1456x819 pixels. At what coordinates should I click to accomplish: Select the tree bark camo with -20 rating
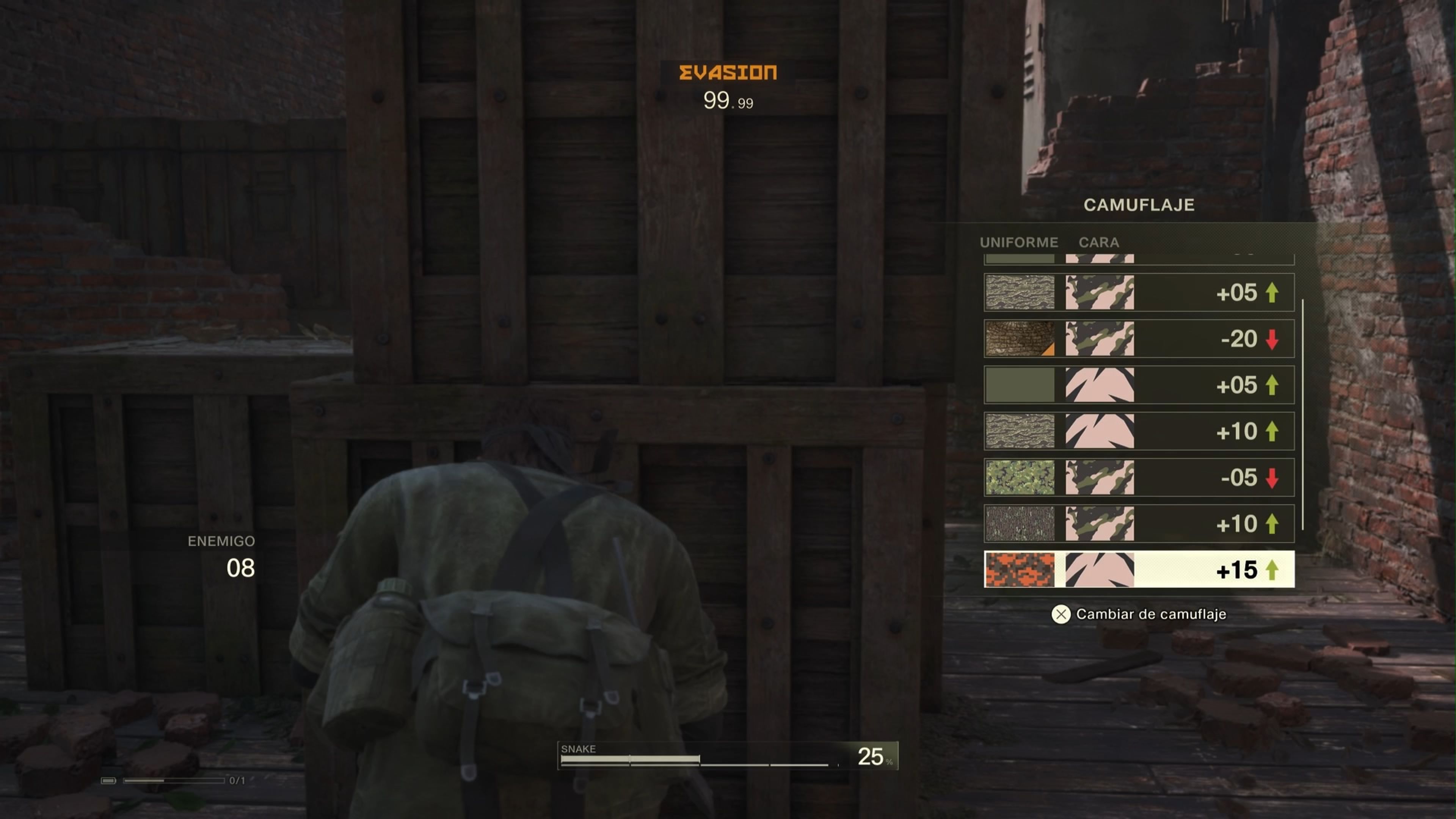point(1020,339)
